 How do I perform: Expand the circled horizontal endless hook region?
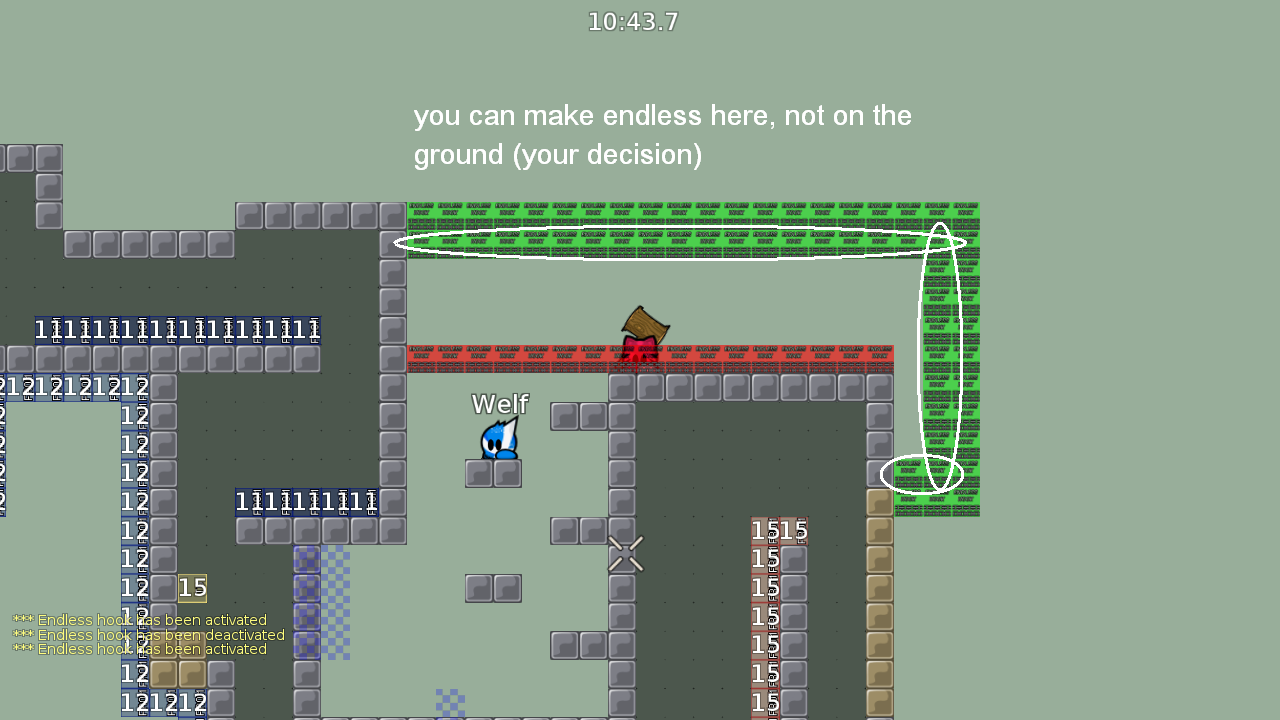pyautogui.click(x=680, y=242)
